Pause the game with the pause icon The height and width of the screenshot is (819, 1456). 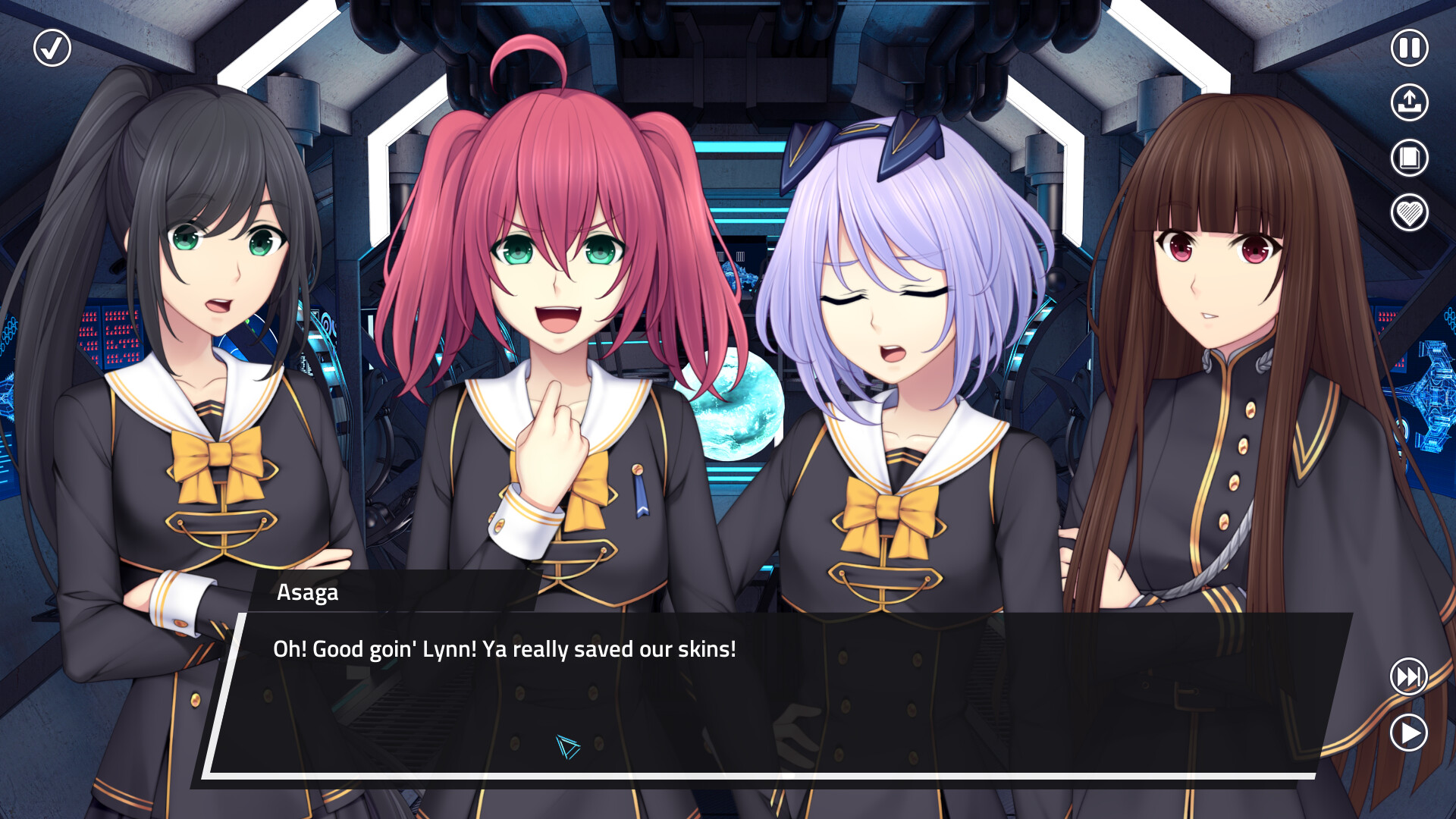(x=1408, y=49)
